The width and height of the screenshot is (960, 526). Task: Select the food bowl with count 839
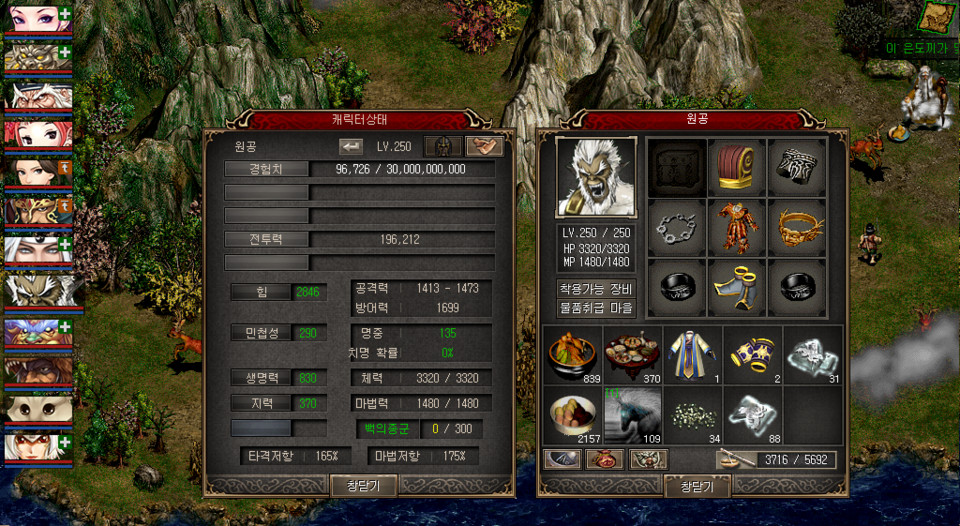573,355
